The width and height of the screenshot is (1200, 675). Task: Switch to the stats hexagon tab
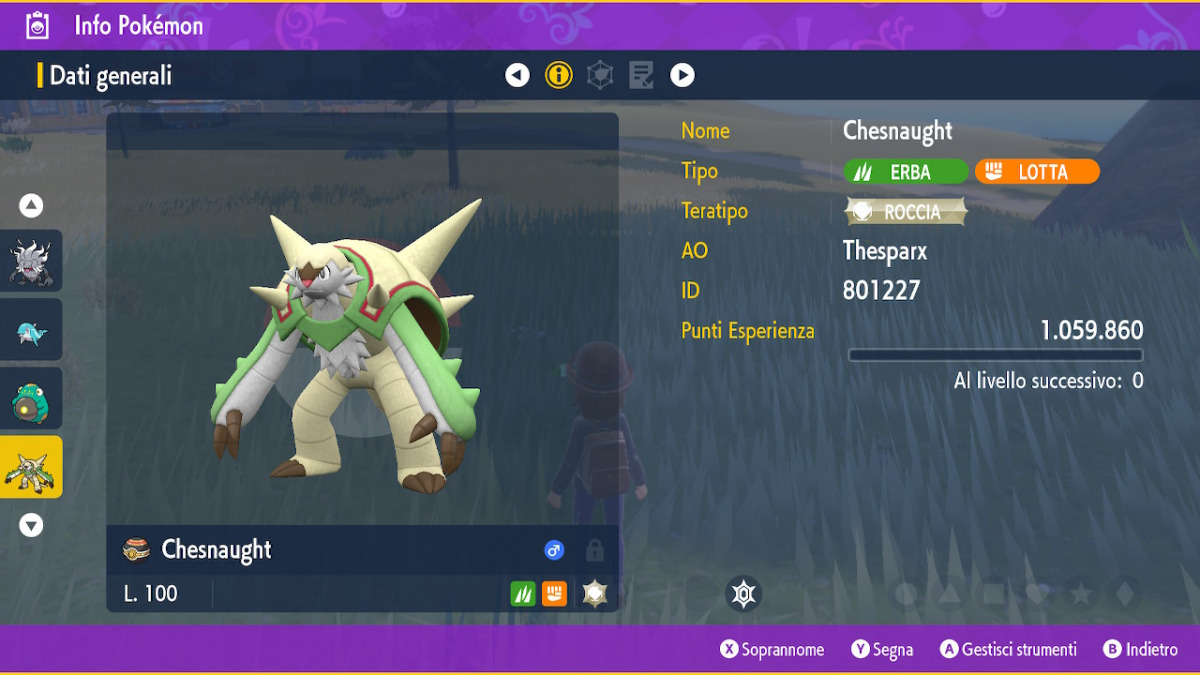tap(600, 75)
